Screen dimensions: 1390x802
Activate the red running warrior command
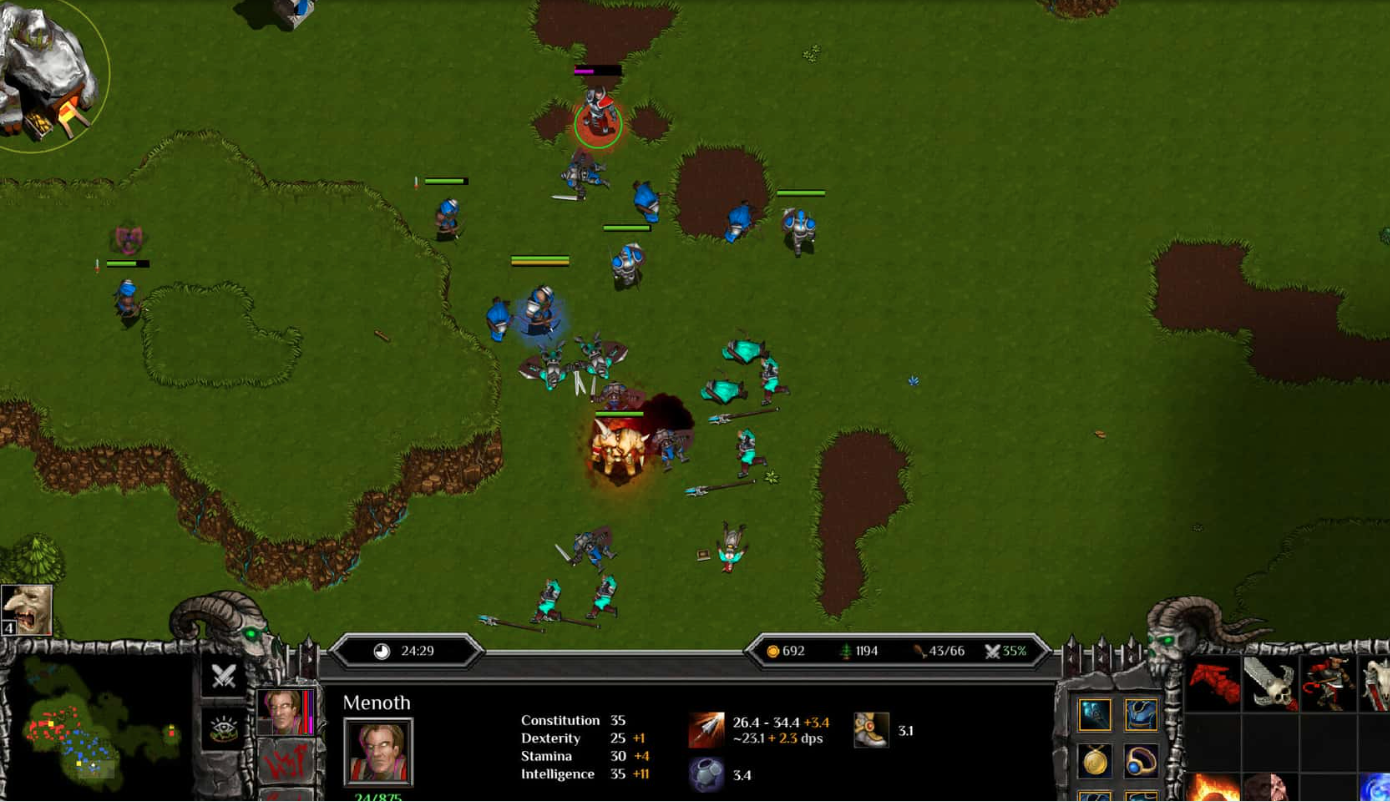(1328, 684)
